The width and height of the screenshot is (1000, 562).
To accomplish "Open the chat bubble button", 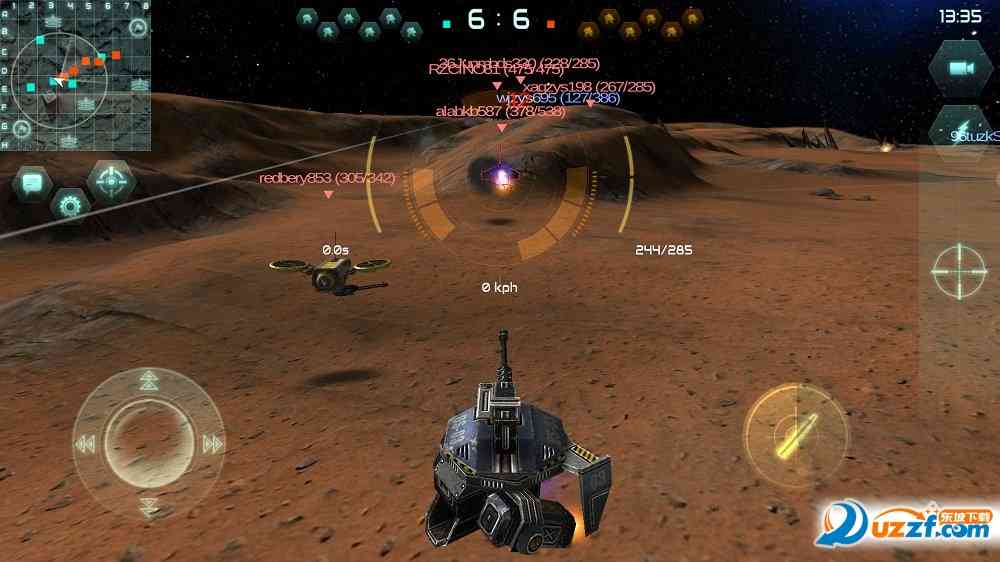I will (32, 183).
